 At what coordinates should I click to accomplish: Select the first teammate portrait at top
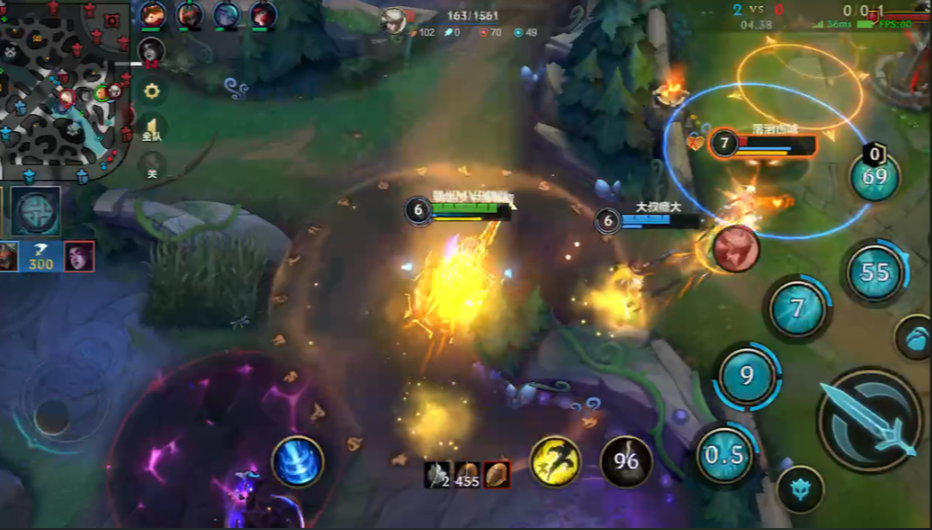click(x=153, y=15)
